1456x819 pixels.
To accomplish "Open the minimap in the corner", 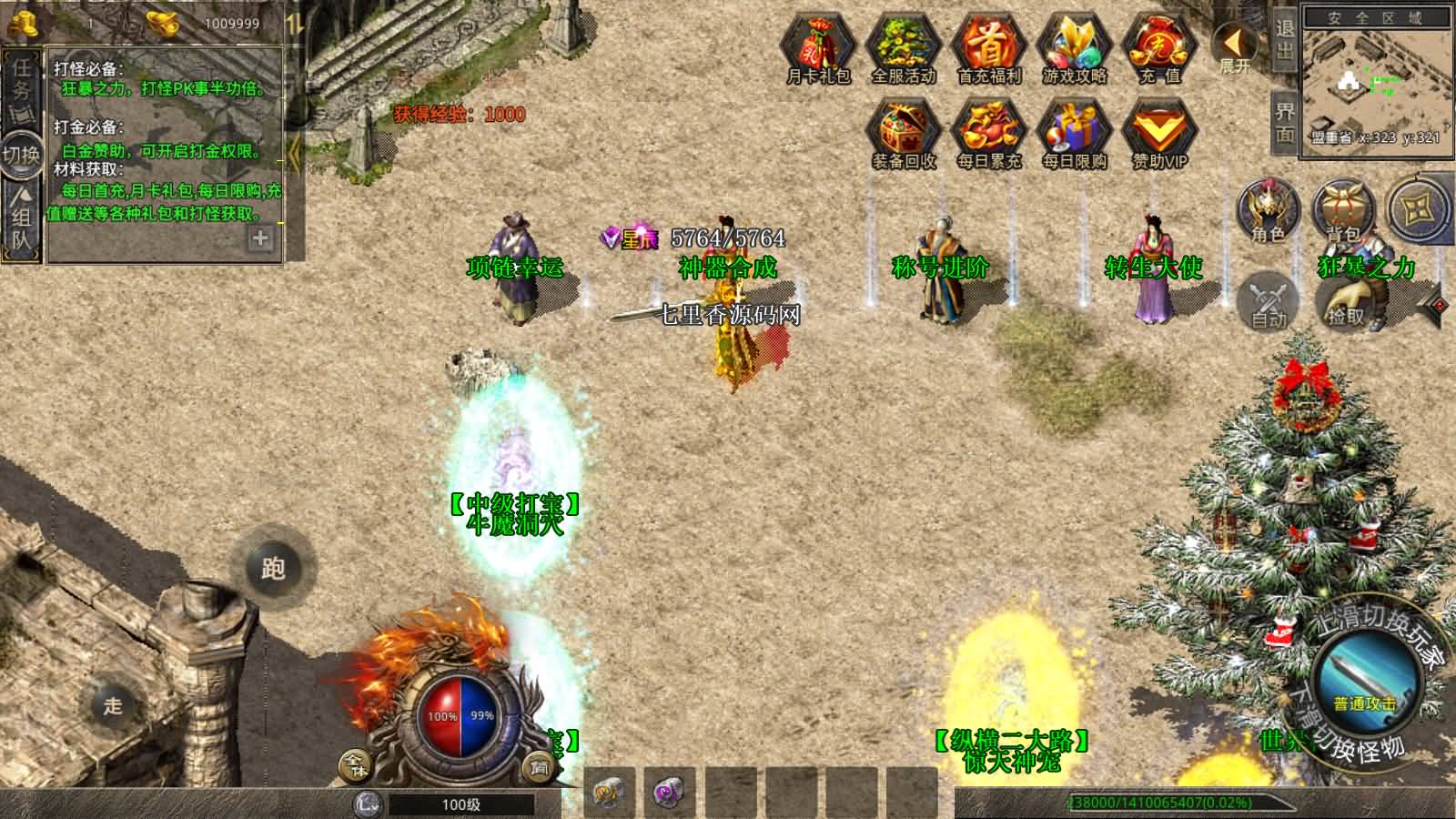I will [1375, 82].
